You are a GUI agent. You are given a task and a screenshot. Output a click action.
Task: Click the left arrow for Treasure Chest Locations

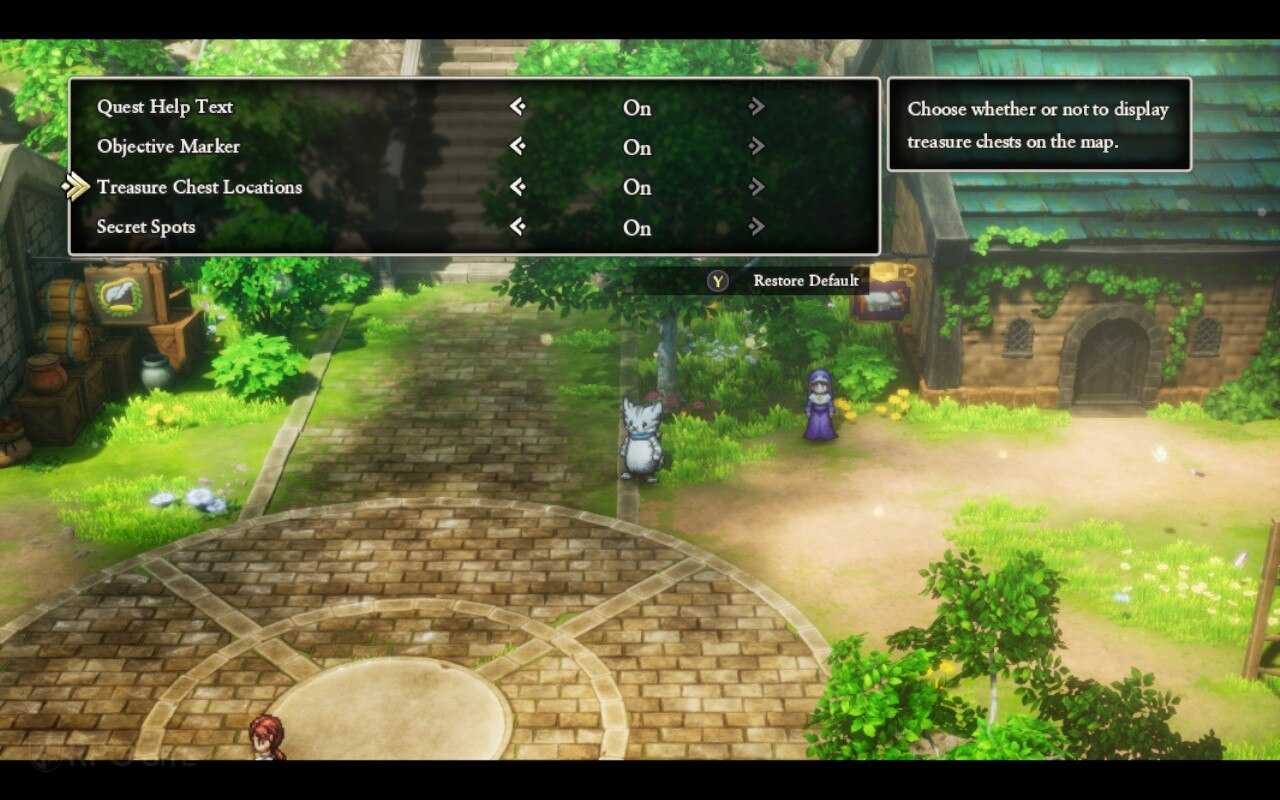point(517,187)
